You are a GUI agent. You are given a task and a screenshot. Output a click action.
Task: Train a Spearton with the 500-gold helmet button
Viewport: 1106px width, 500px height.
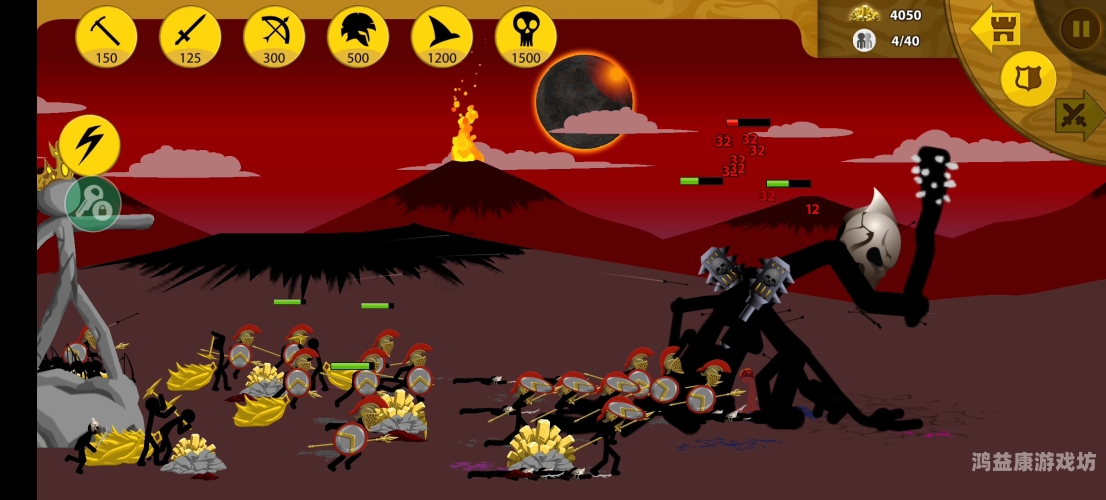tap(358, 36)
